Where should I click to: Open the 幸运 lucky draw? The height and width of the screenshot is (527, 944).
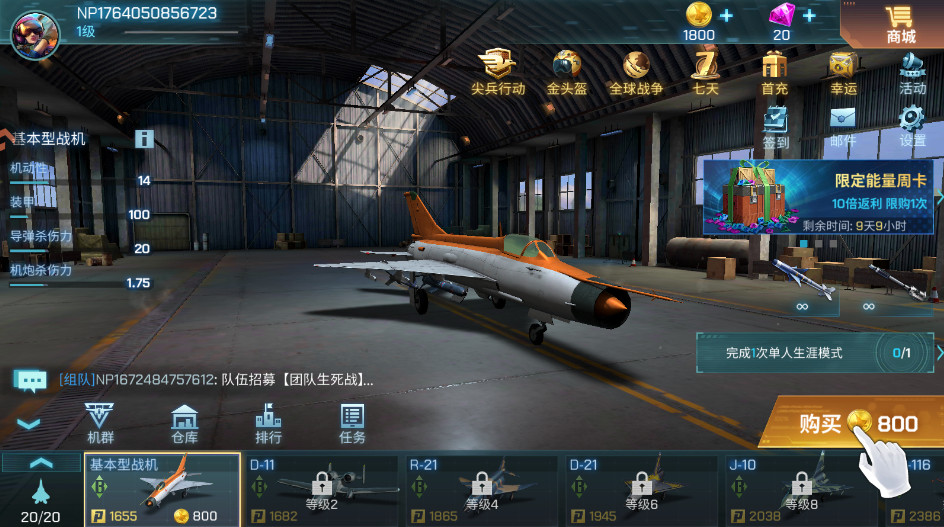pos(843,72)
